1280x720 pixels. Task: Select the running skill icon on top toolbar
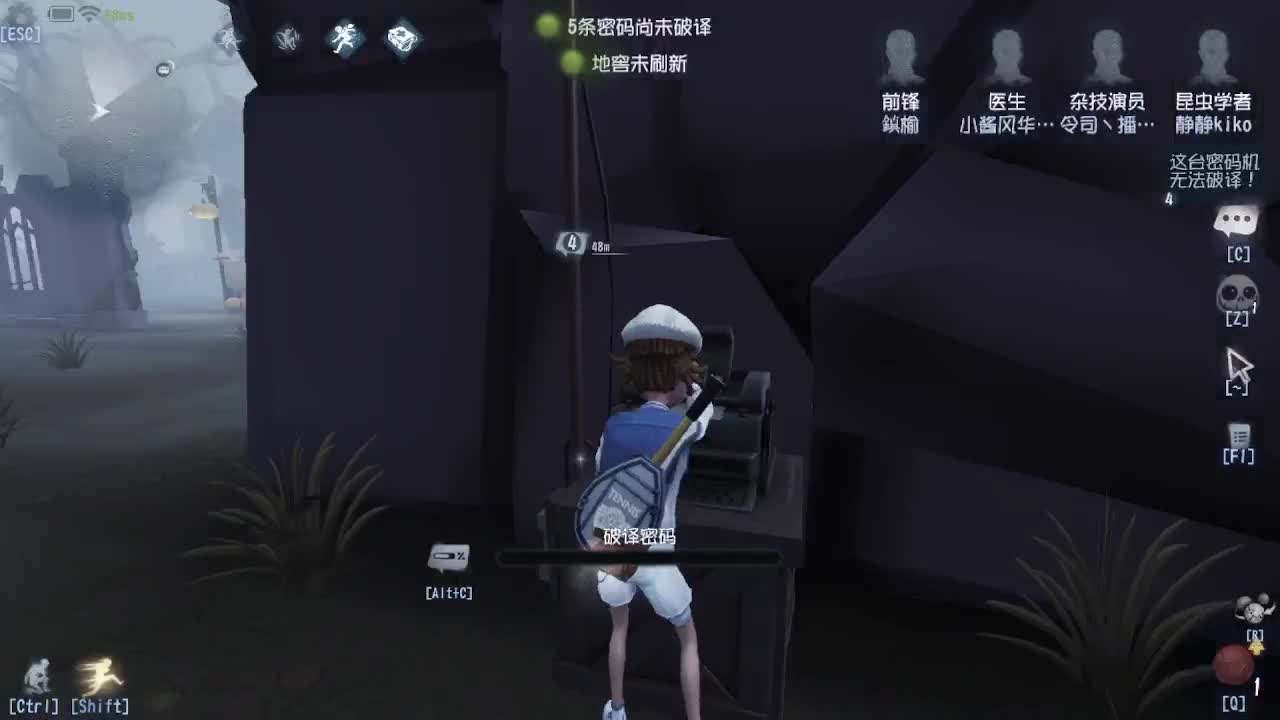coord(344,38)
